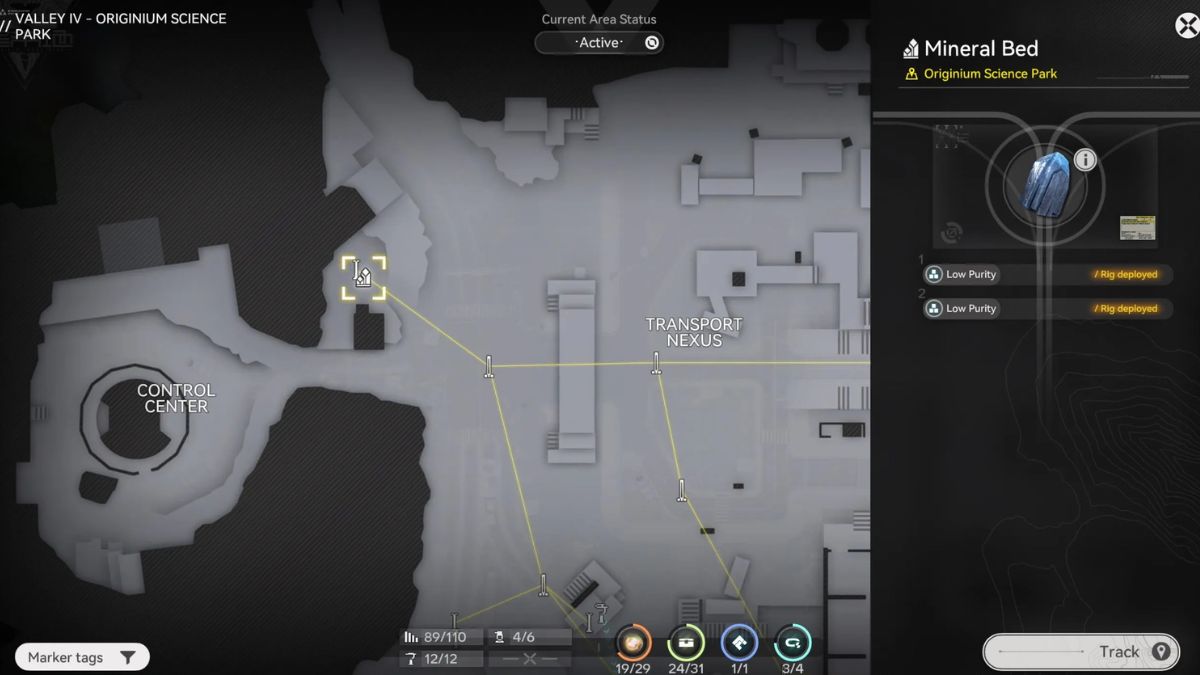Viewport: 1200px width, 675px height.
Task: Select the relay tower marker below Transport Nexus label
Action: (x=656, y=363)
